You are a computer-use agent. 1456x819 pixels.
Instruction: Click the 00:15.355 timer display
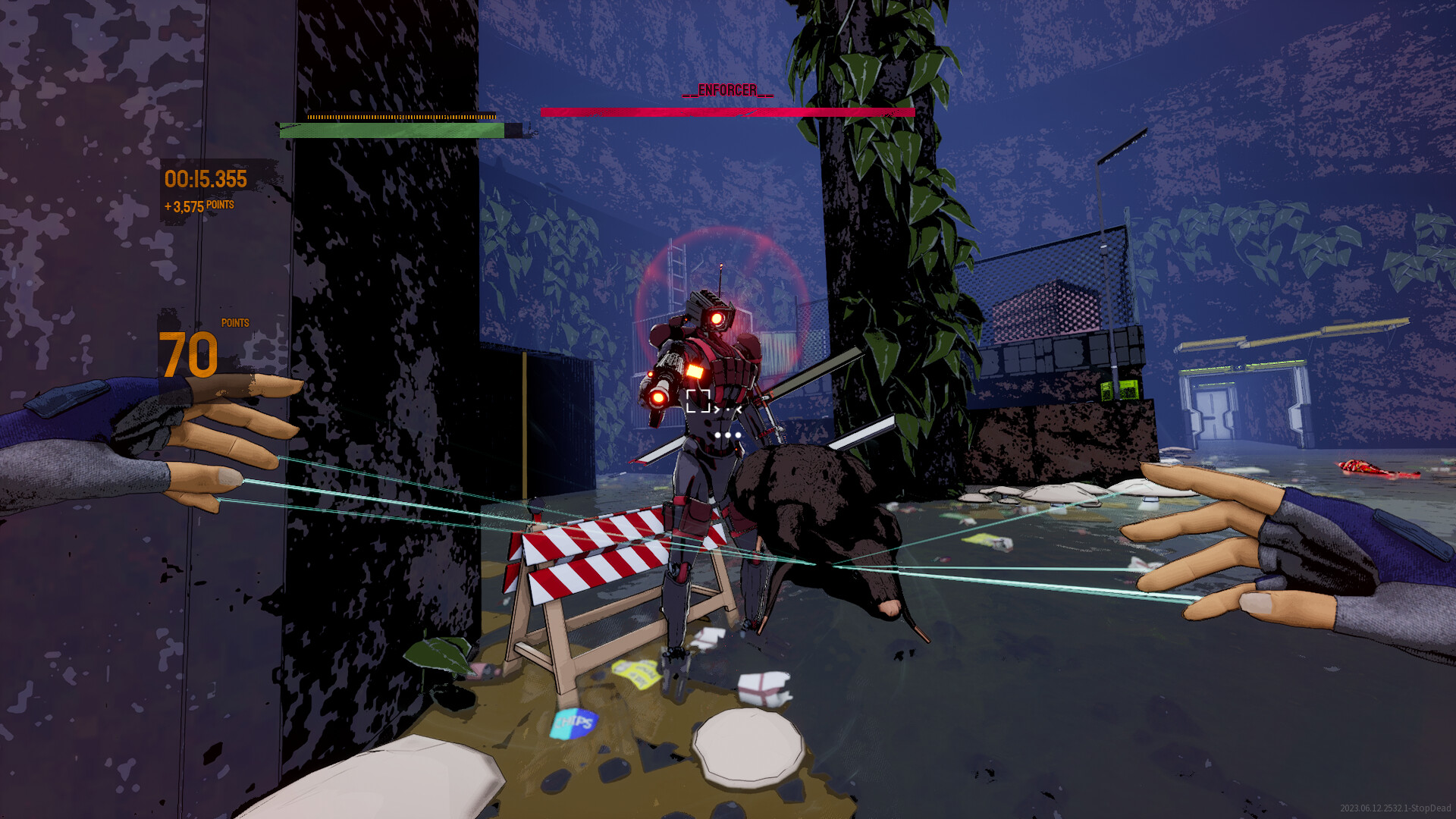pos(205,179)
